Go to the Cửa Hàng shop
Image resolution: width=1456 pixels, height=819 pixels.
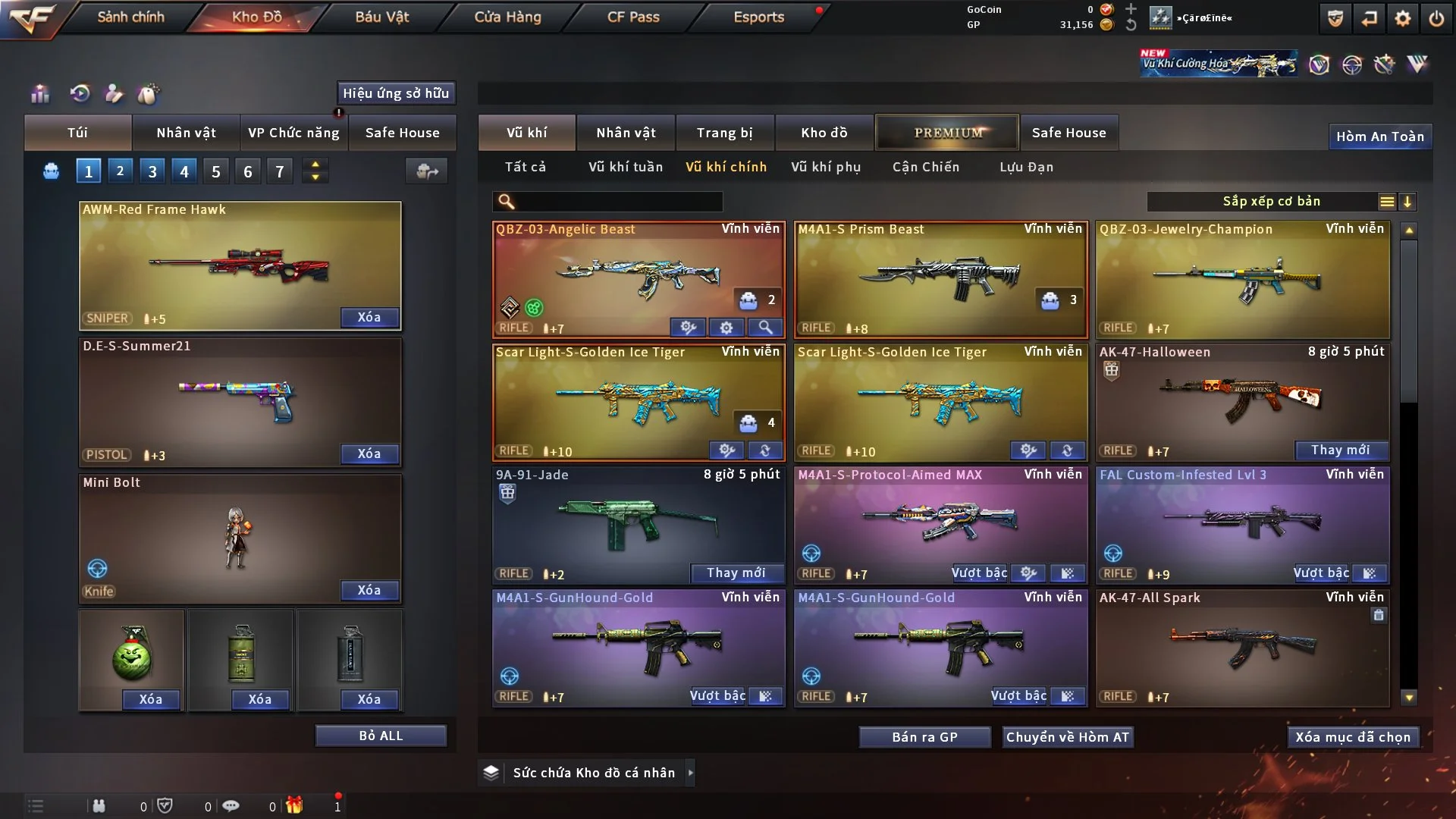507,17
